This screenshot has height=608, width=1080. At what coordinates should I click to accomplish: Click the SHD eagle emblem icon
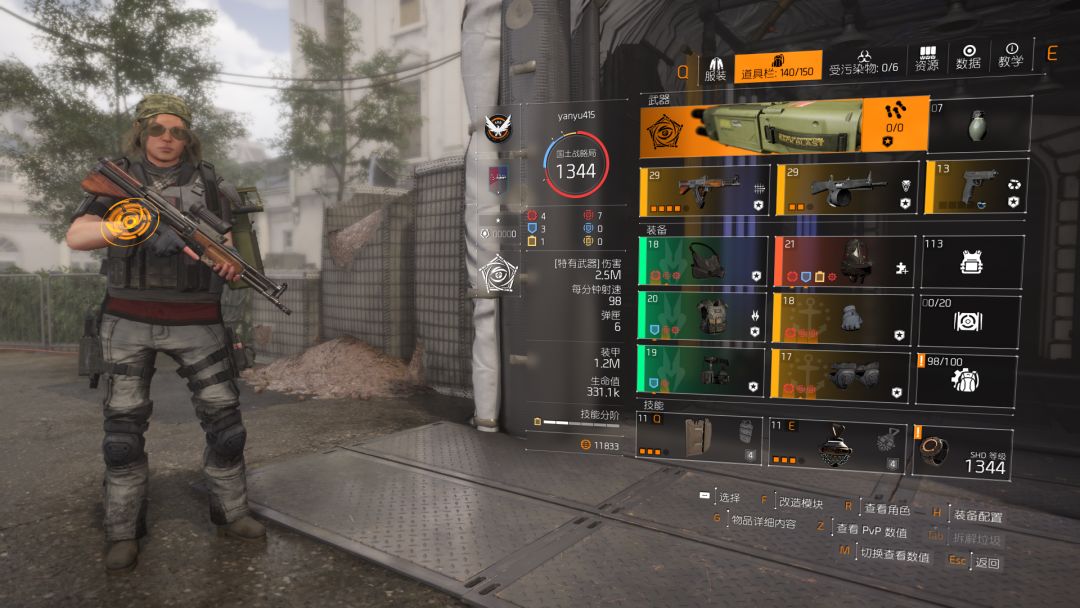tap(495, 127)
